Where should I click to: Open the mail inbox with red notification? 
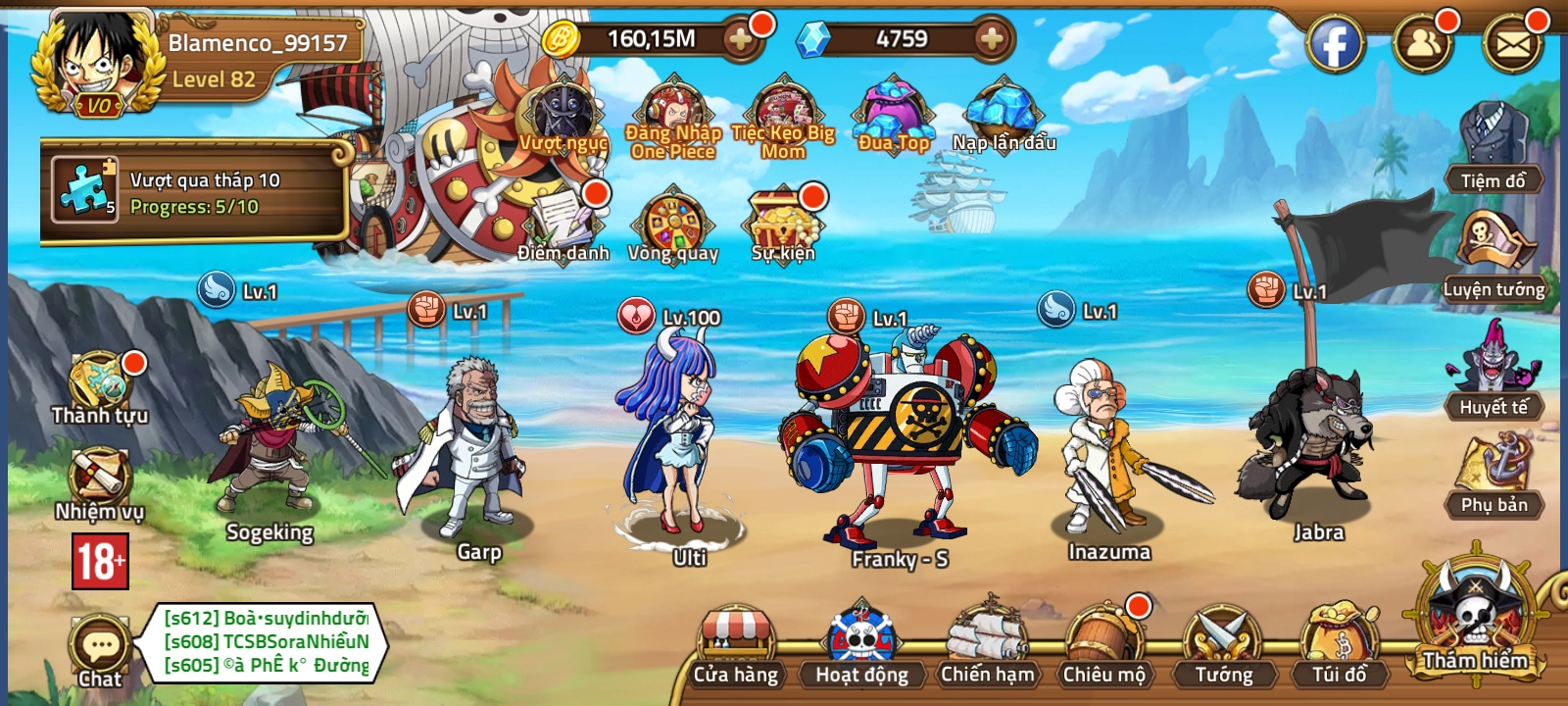coord(1512,44)
